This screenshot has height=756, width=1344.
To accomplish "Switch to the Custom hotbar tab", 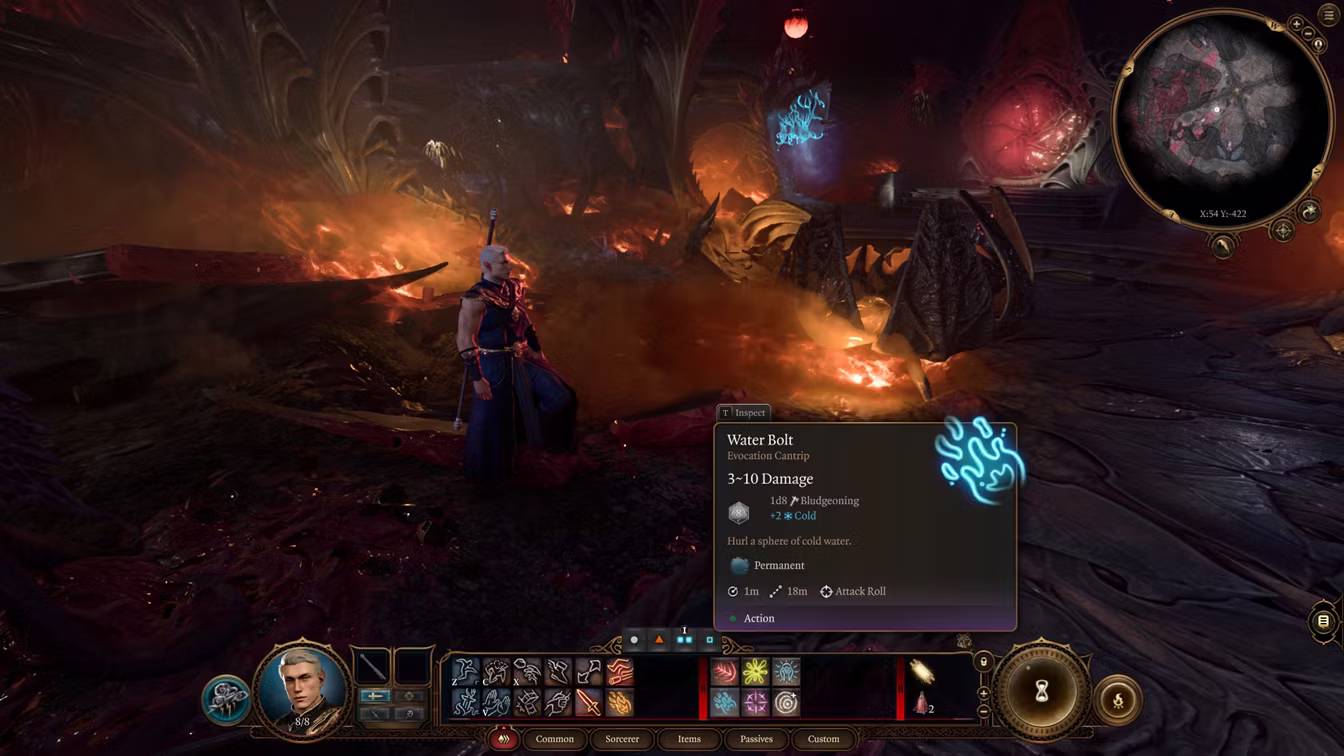I will point(823,739).
